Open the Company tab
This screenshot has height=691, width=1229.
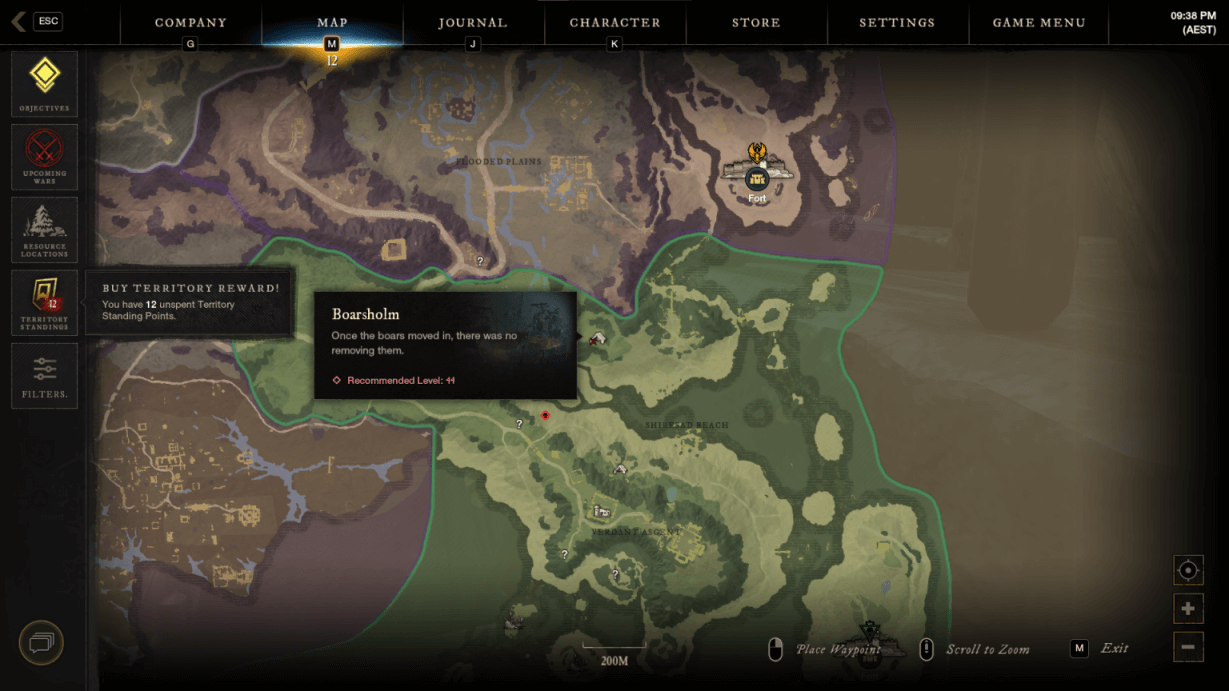click(190, 22)
